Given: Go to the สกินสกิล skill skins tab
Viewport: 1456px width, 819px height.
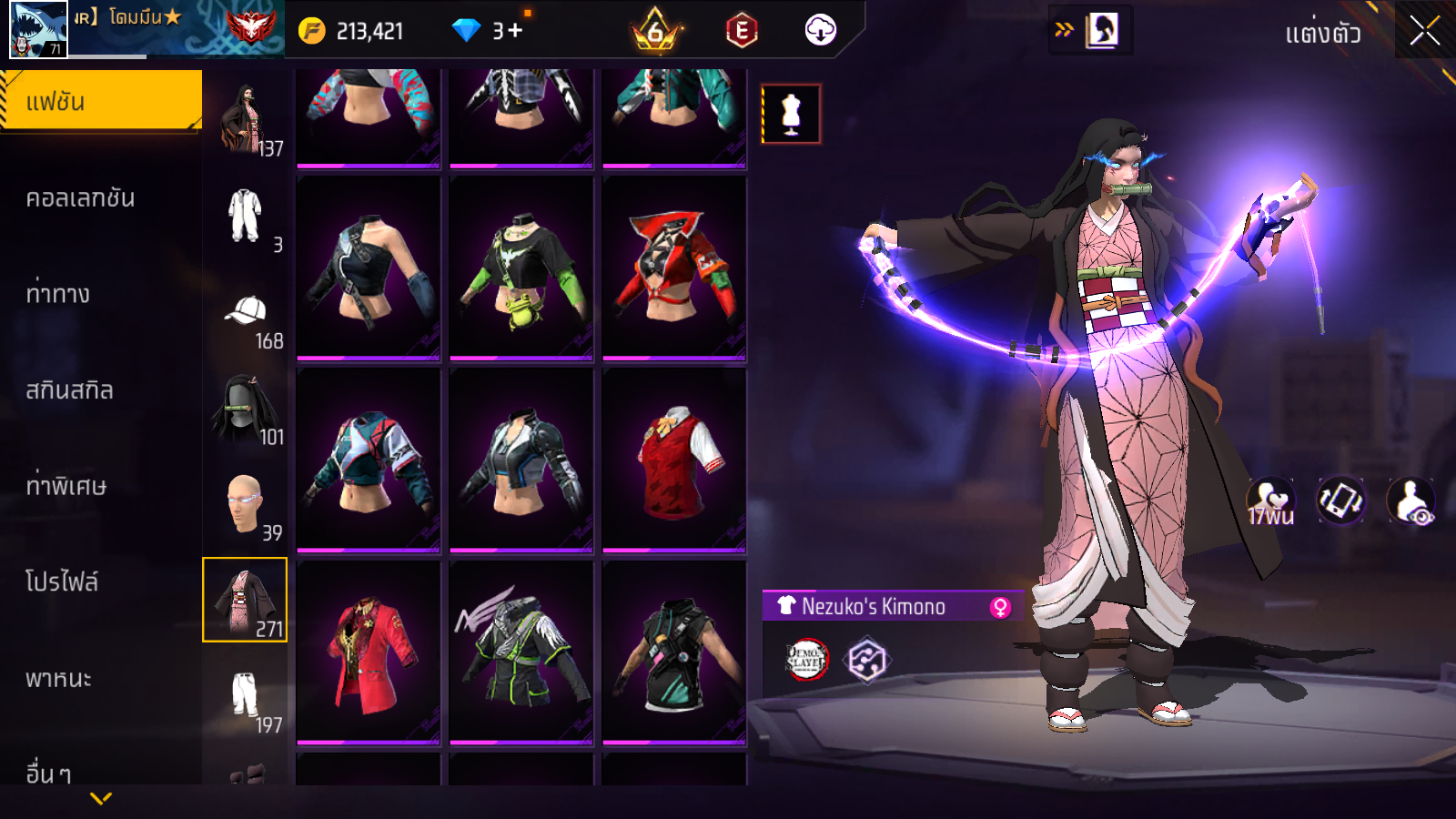Looking at the screenshot, I should click(69, 390).
